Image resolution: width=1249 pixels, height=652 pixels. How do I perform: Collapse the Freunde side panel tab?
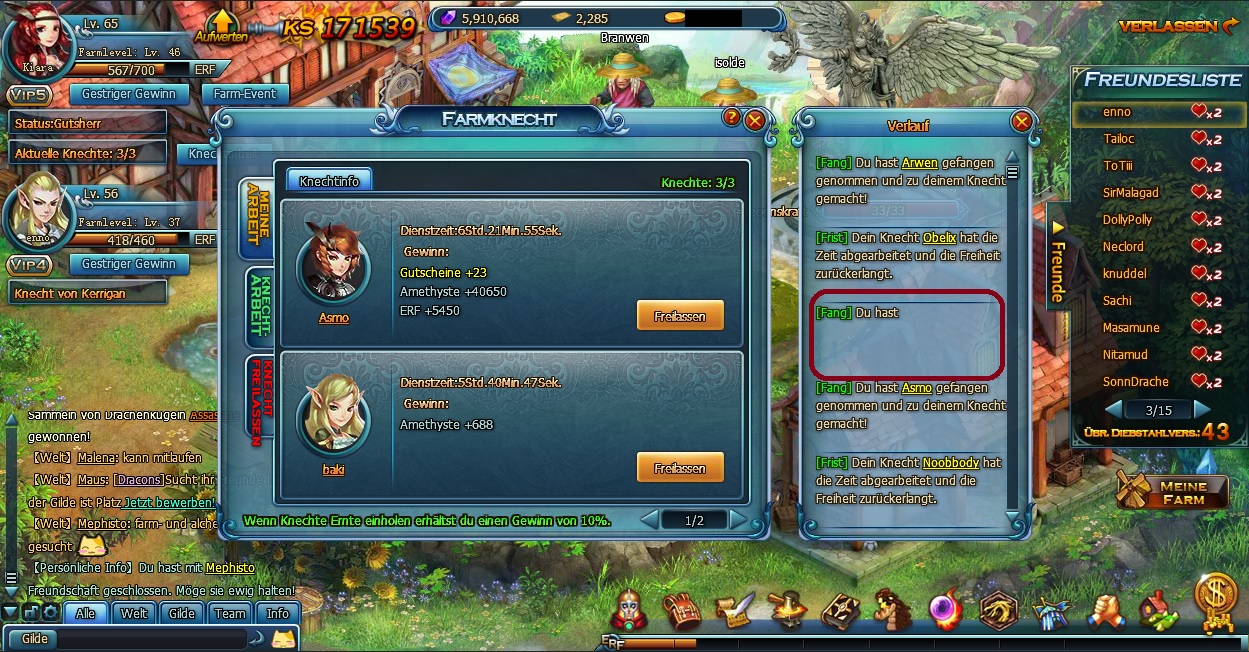point(1058,258)
